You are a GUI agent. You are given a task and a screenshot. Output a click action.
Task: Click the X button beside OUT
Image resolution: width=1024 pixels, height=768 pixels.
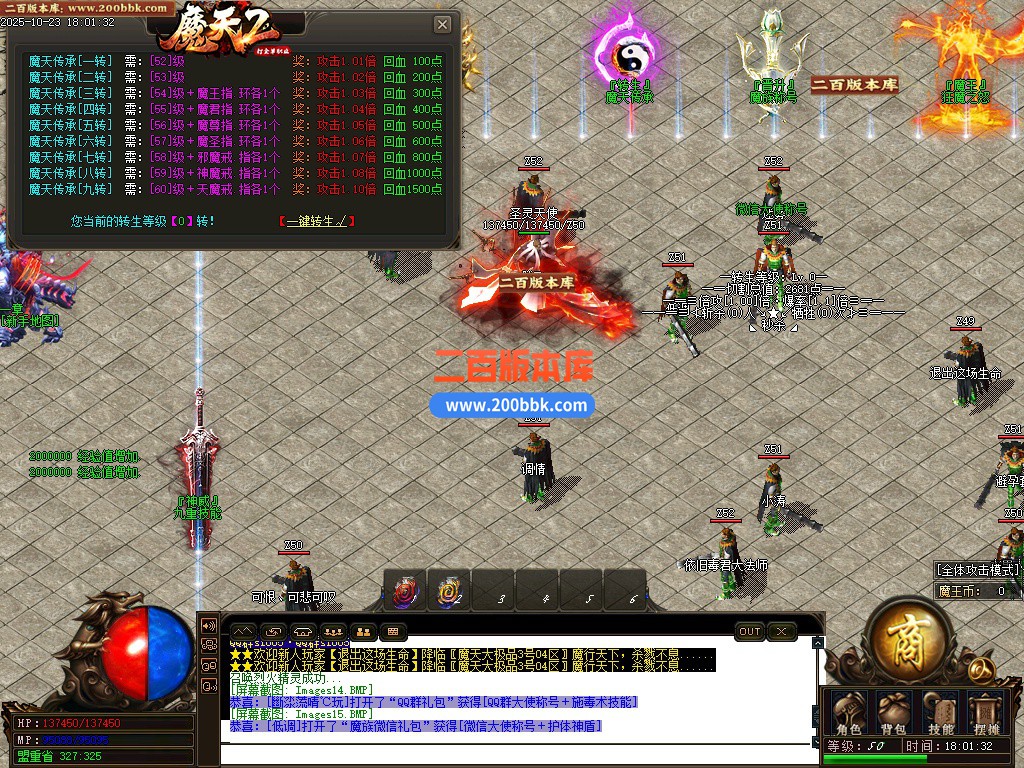tap(781, 632)
